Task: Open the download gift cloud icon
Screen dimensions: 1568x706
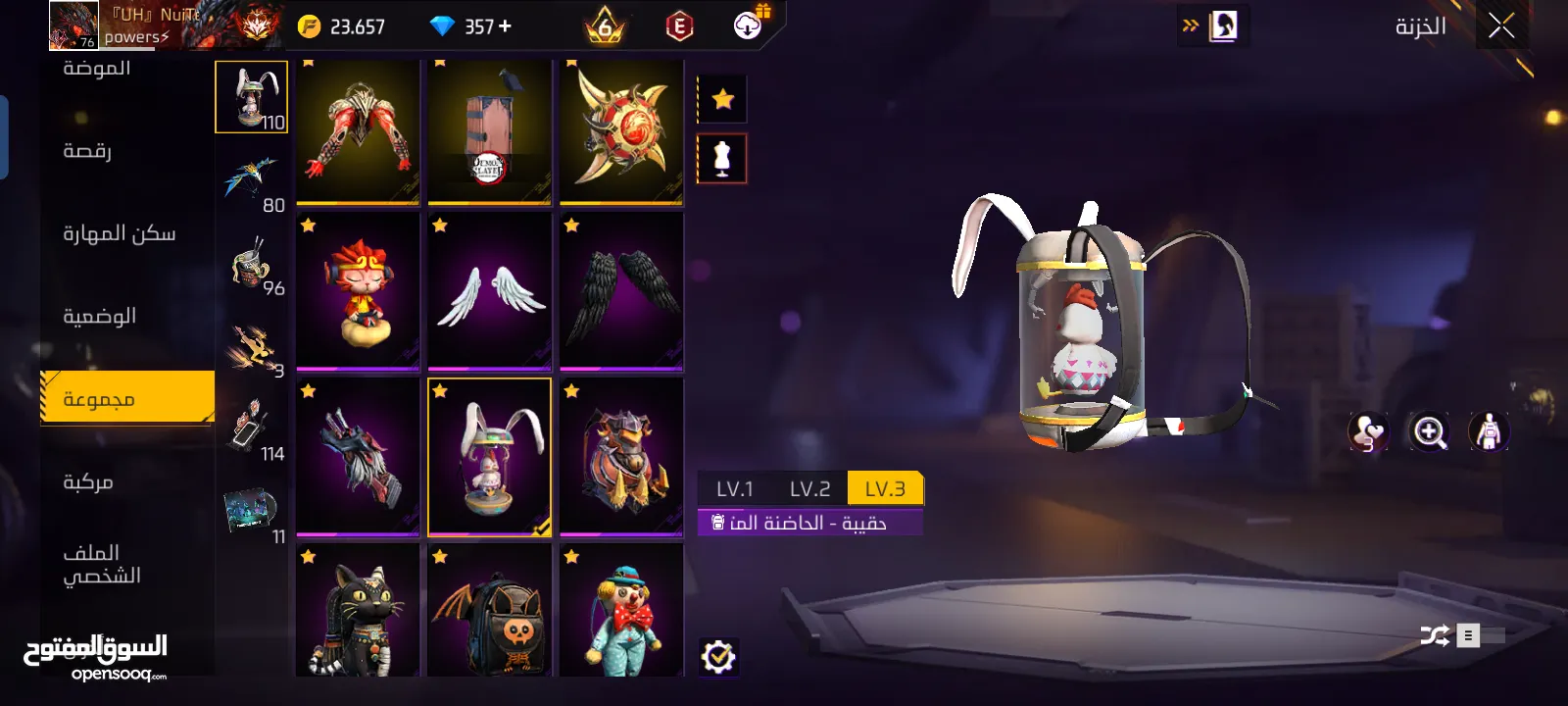Action: (x=749, y=25)
